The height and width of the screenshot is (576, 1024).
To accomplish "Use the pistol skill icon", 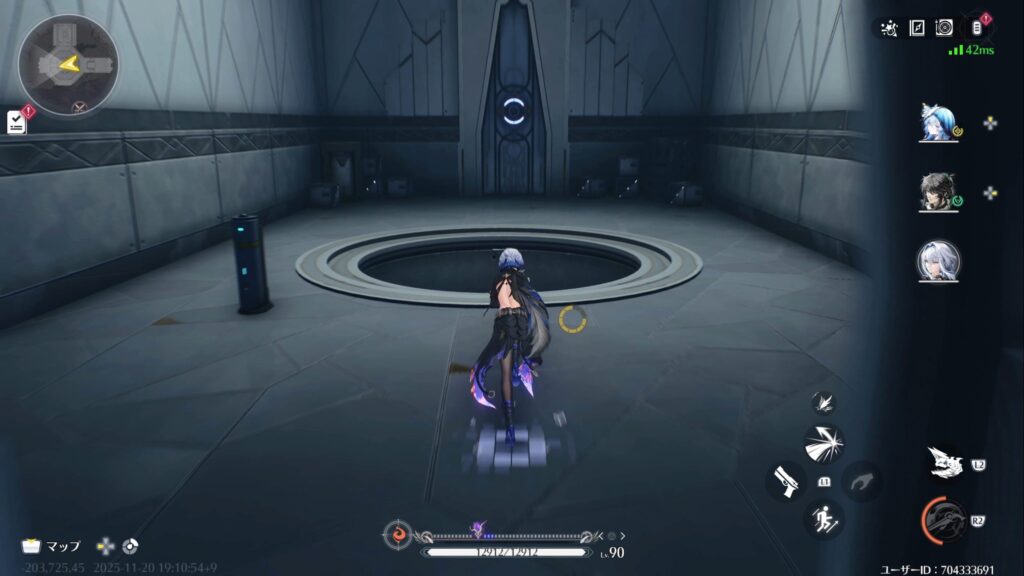I will [787, 481].
